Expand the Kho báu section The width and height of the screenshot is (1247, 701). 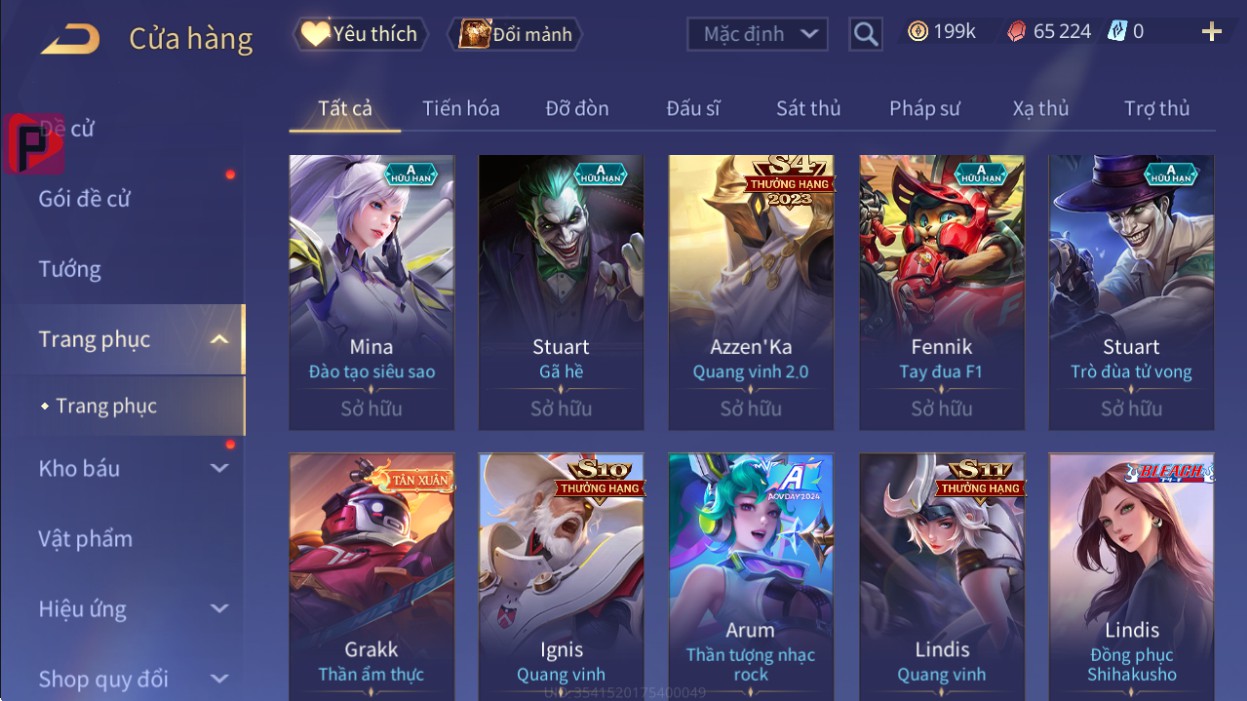[130, 468]
